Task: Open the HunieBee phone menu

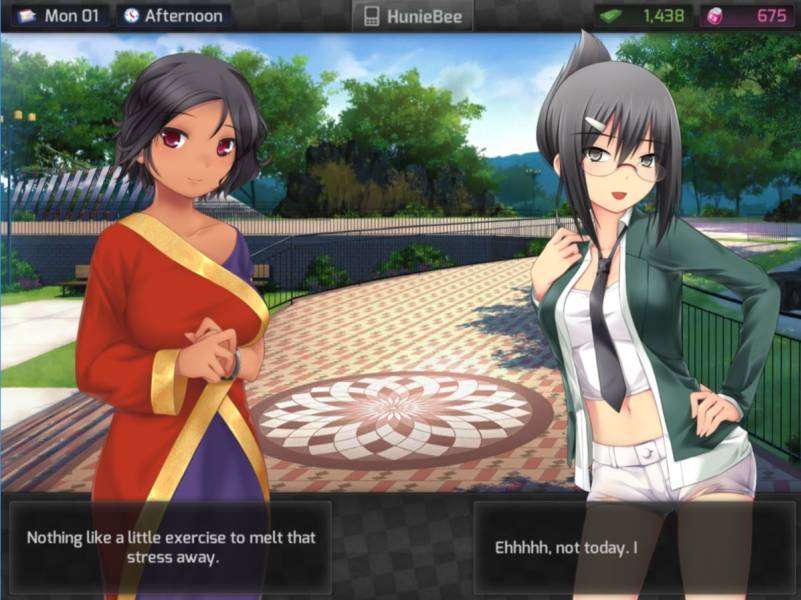Action: click(411, 16)
